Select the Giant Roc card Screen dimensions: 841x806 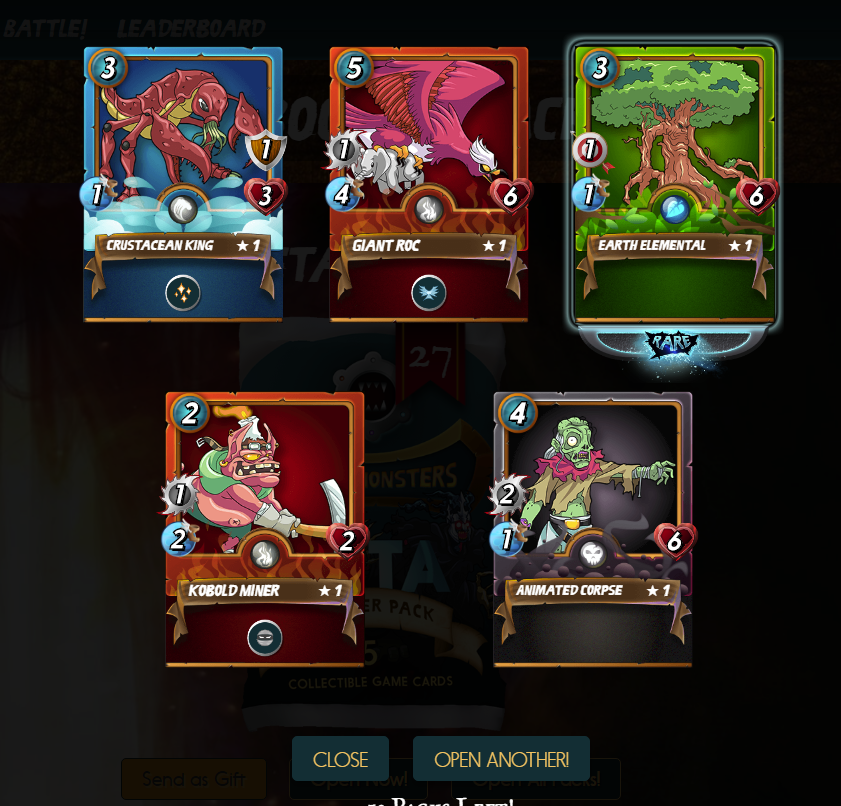pyautogui.click(x=429, y=184)
